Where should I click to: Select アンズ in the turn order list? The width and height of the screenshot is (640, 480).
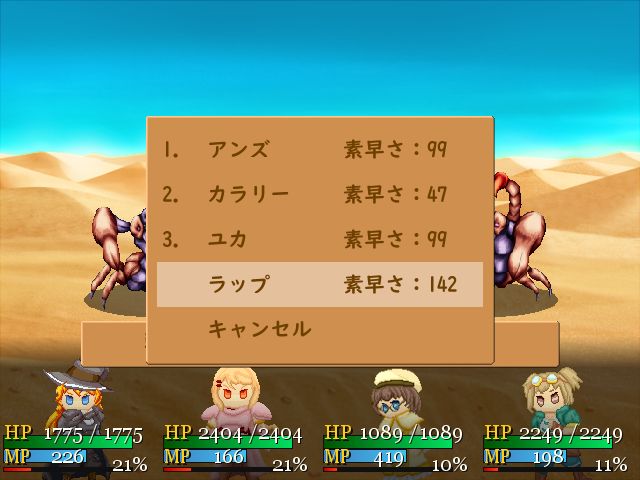(x=238, y=150)
